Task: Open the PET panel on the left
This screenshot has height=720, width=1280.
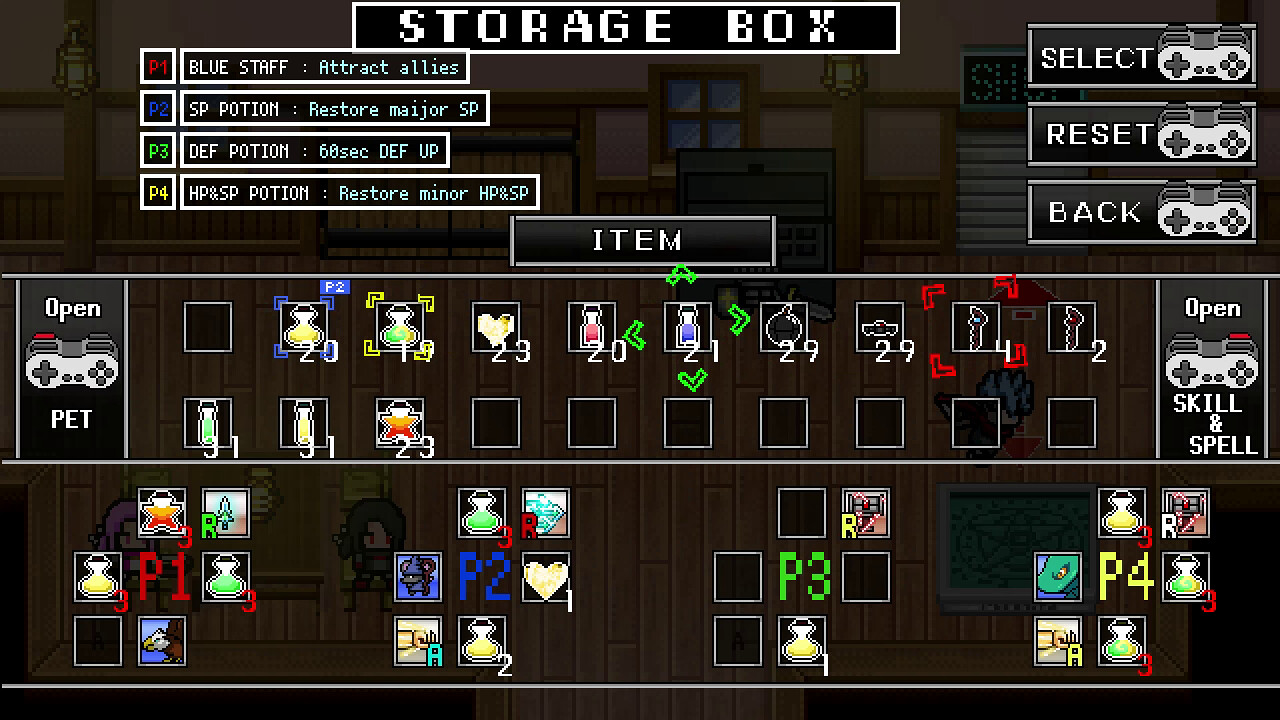Action: [x=70, y=365]
